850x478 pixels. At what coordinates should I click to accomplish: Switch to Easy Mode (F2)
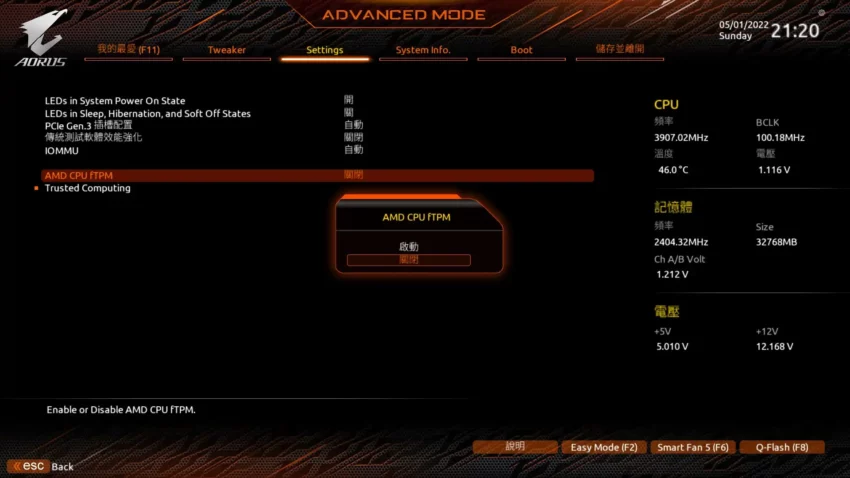603,447
